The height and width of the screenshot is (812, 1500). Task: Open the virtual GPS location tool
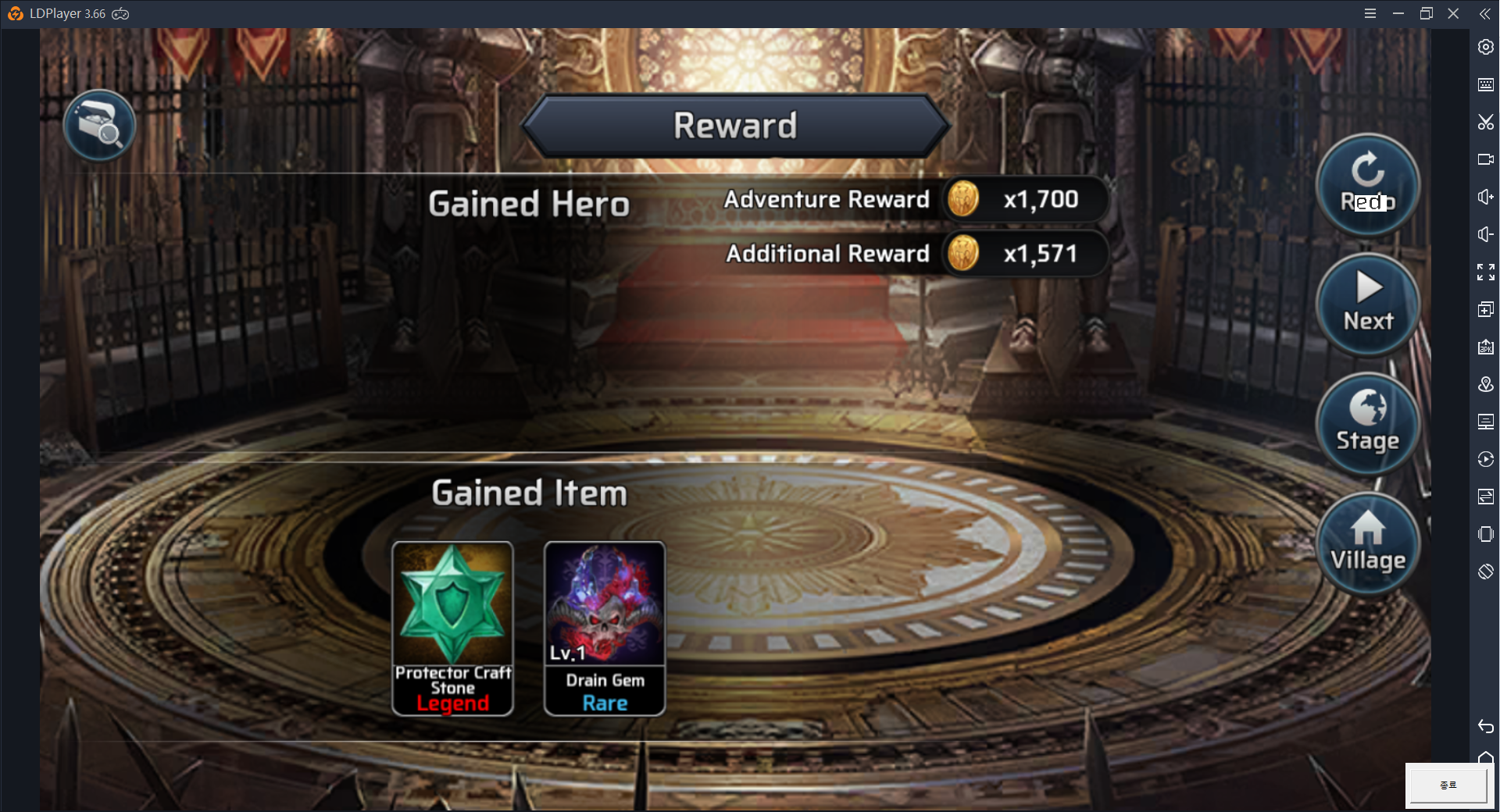(x=1487, y=384)
